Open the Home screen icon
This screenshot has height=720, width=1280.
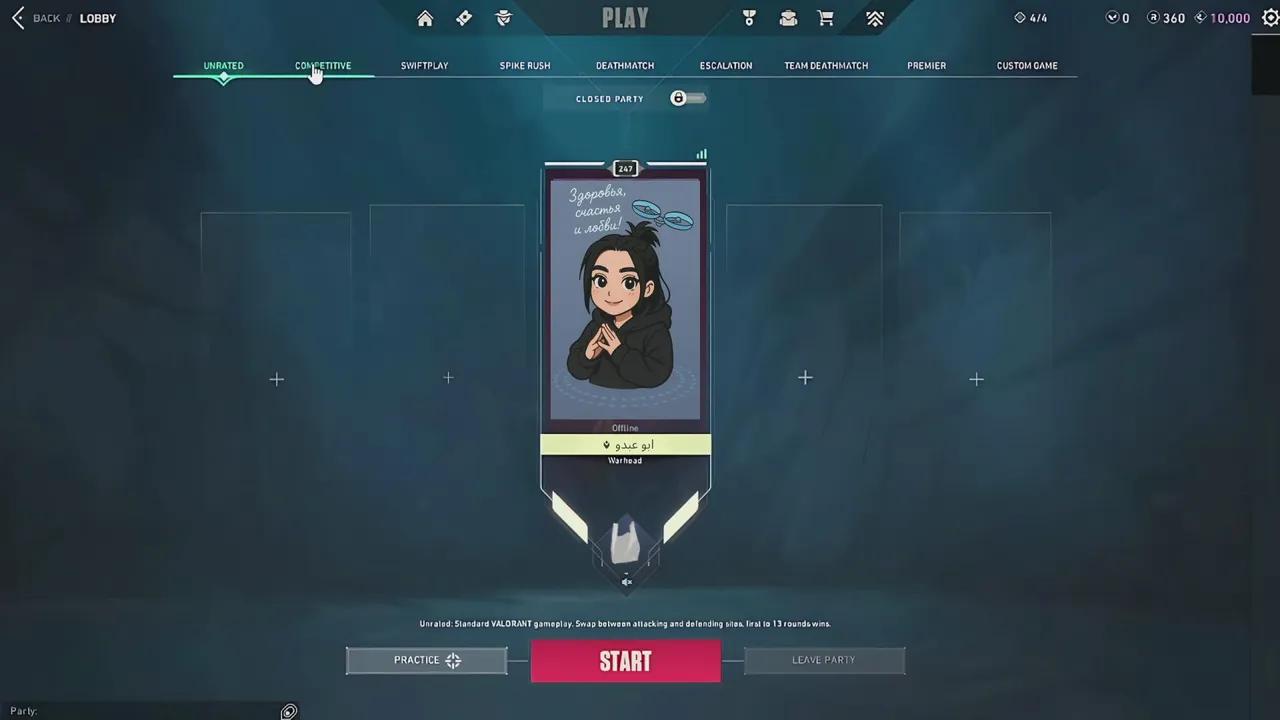(424, 17)
